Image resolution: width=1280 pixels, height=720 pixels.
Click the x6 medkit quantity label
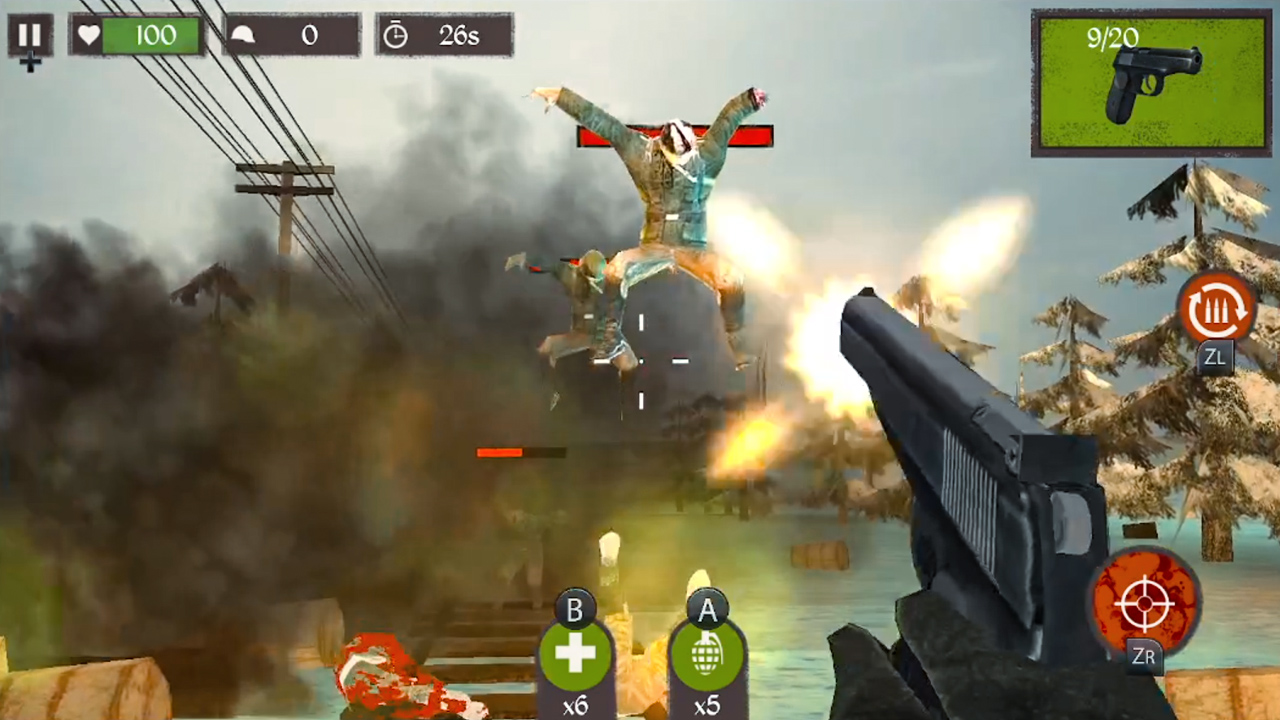pos(575,705)
